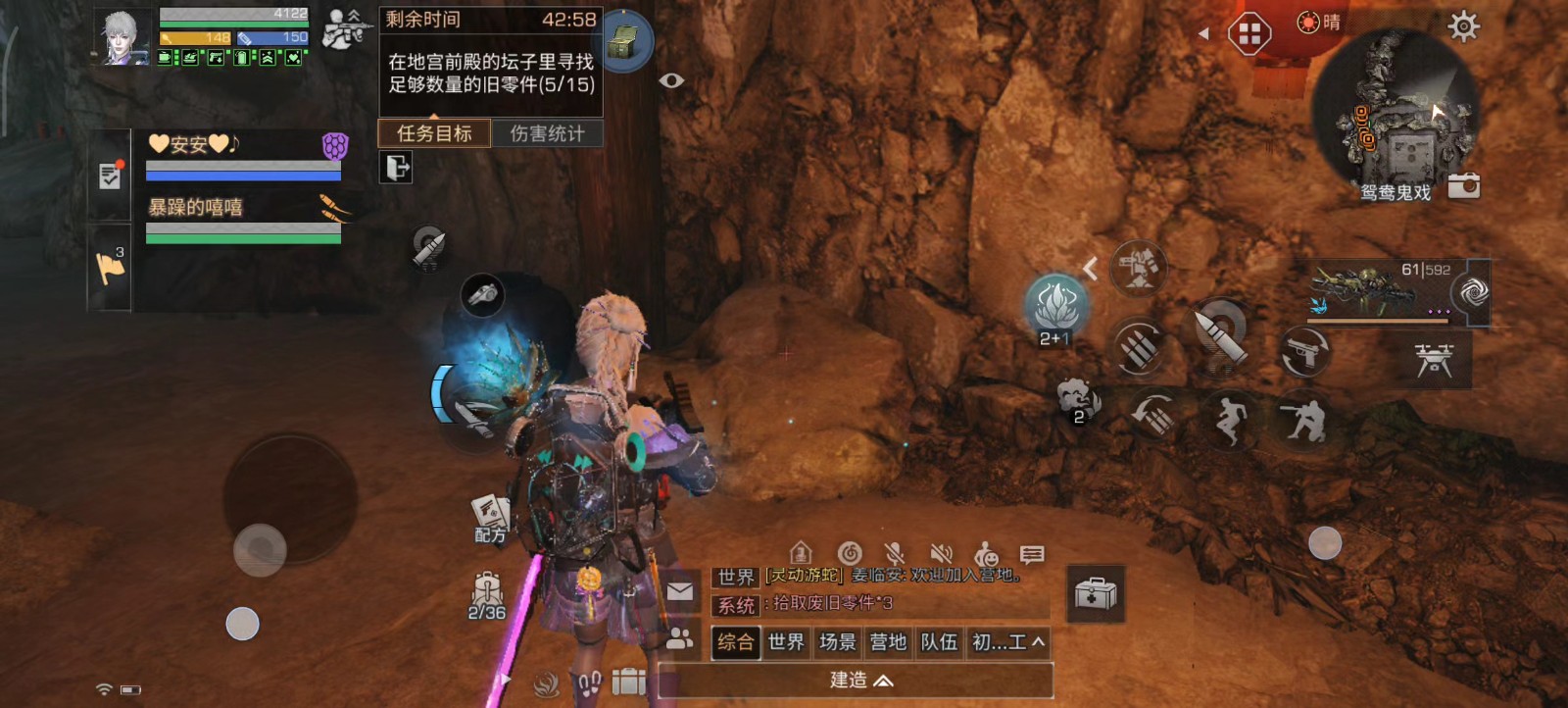Select the 队伍 chat tab
1568x708 pixels.
pyautogui.click(x=939, y=642)
